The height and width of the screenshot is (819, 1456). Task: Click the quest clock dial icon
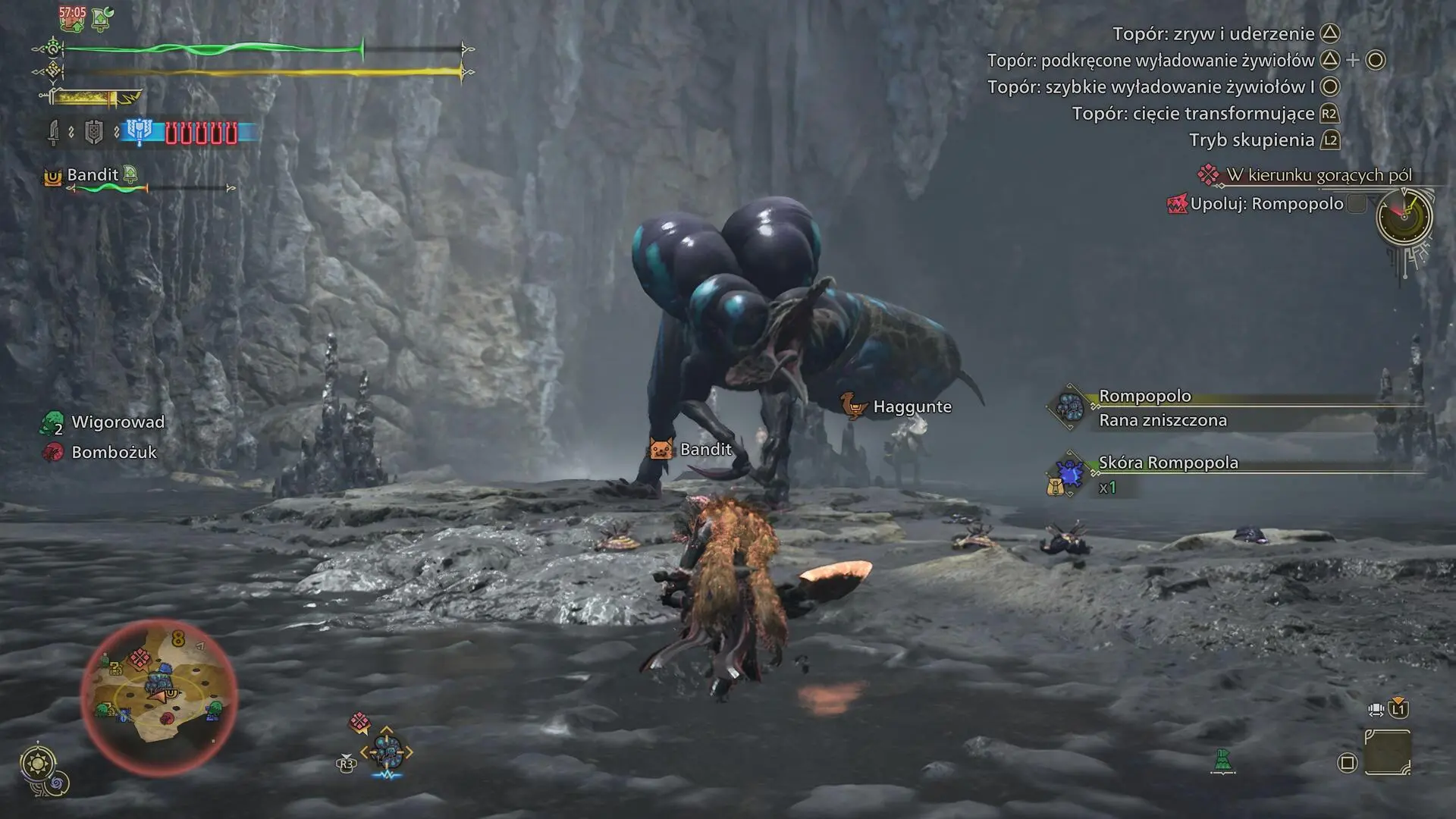[1404, 217]
